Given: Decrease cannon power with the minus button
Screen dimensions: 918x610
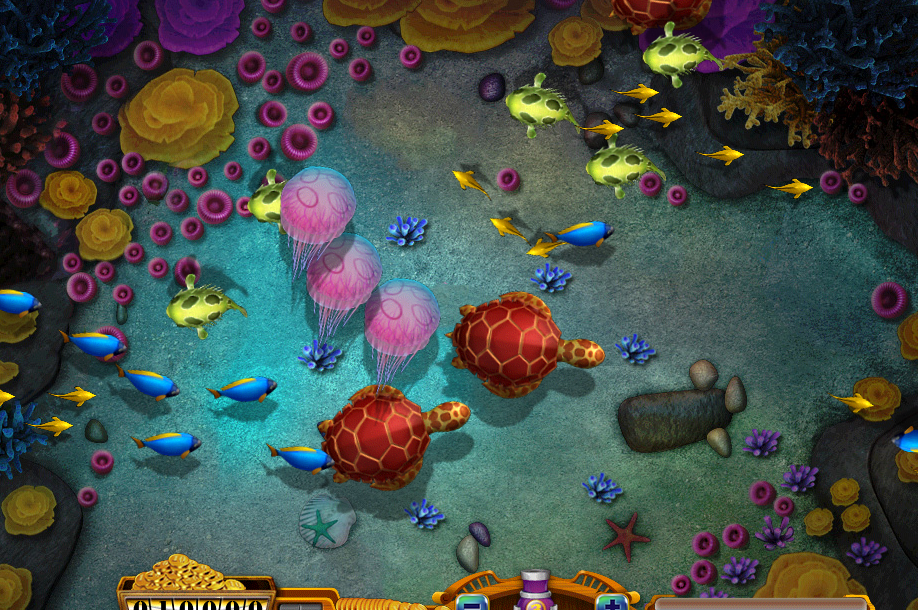Looking at the screenshot, I should 471,602.
